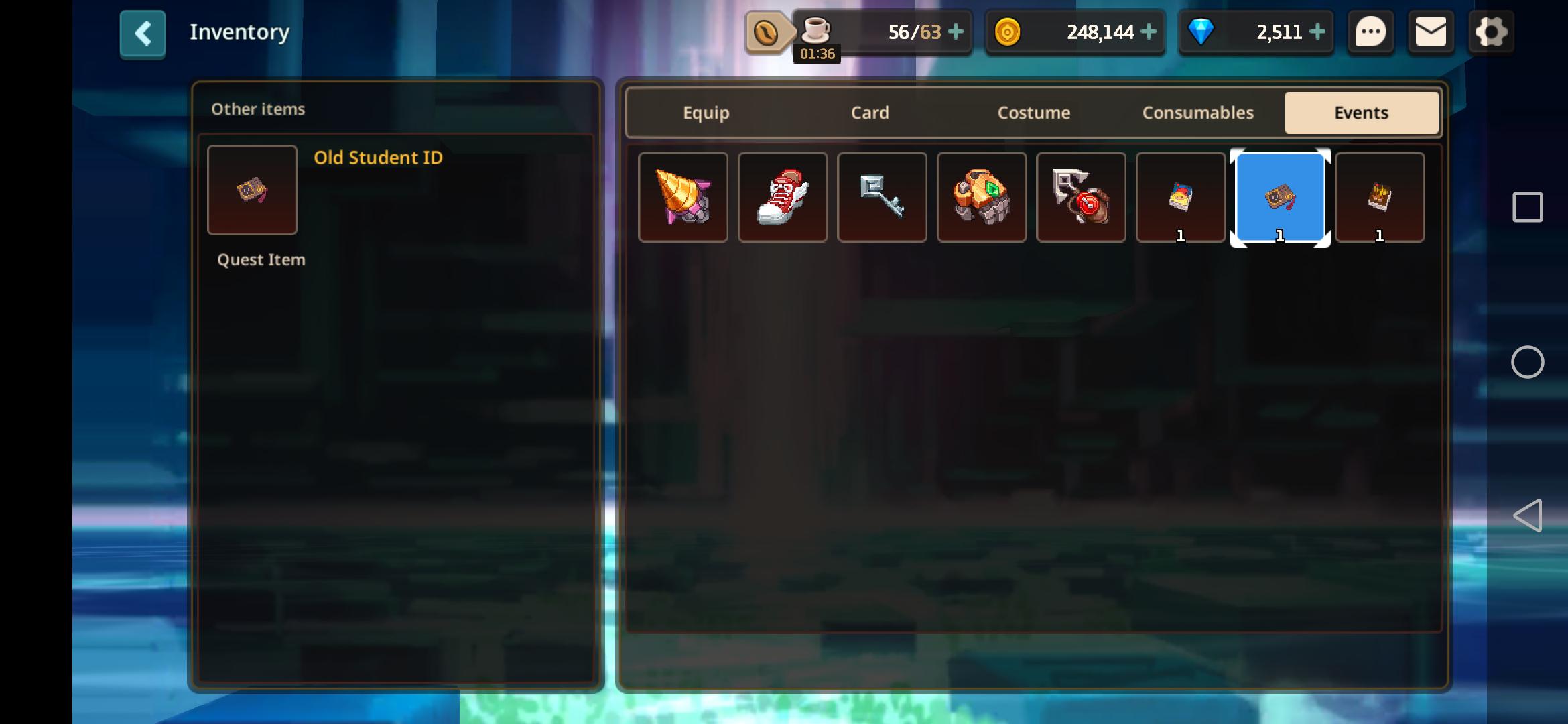Select the slingshot event item
This screenshot has width=1568, height=724.
1081,196
